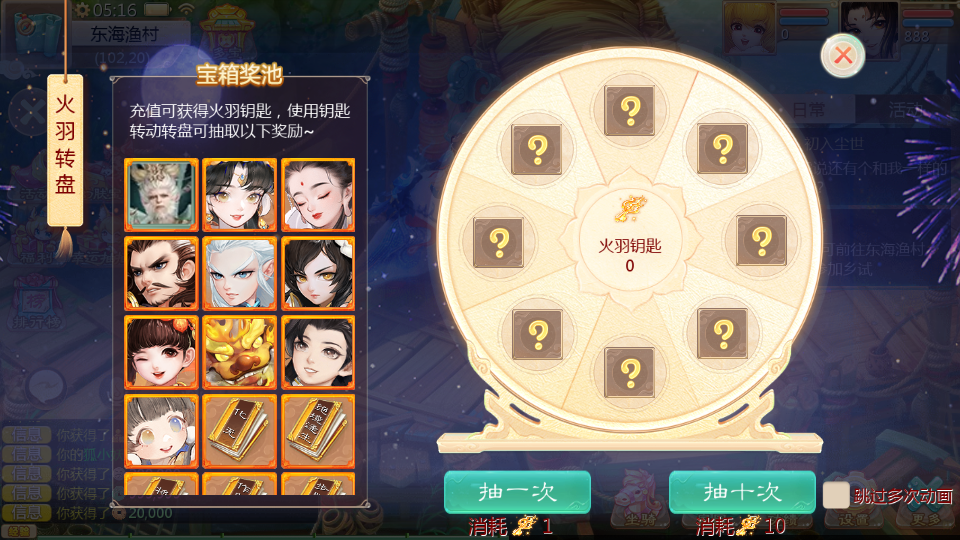Viewport: 960px width, 540px height.
Task: Click the 火羽钥匙 center of the wheel
Action: tap(630, 240)
